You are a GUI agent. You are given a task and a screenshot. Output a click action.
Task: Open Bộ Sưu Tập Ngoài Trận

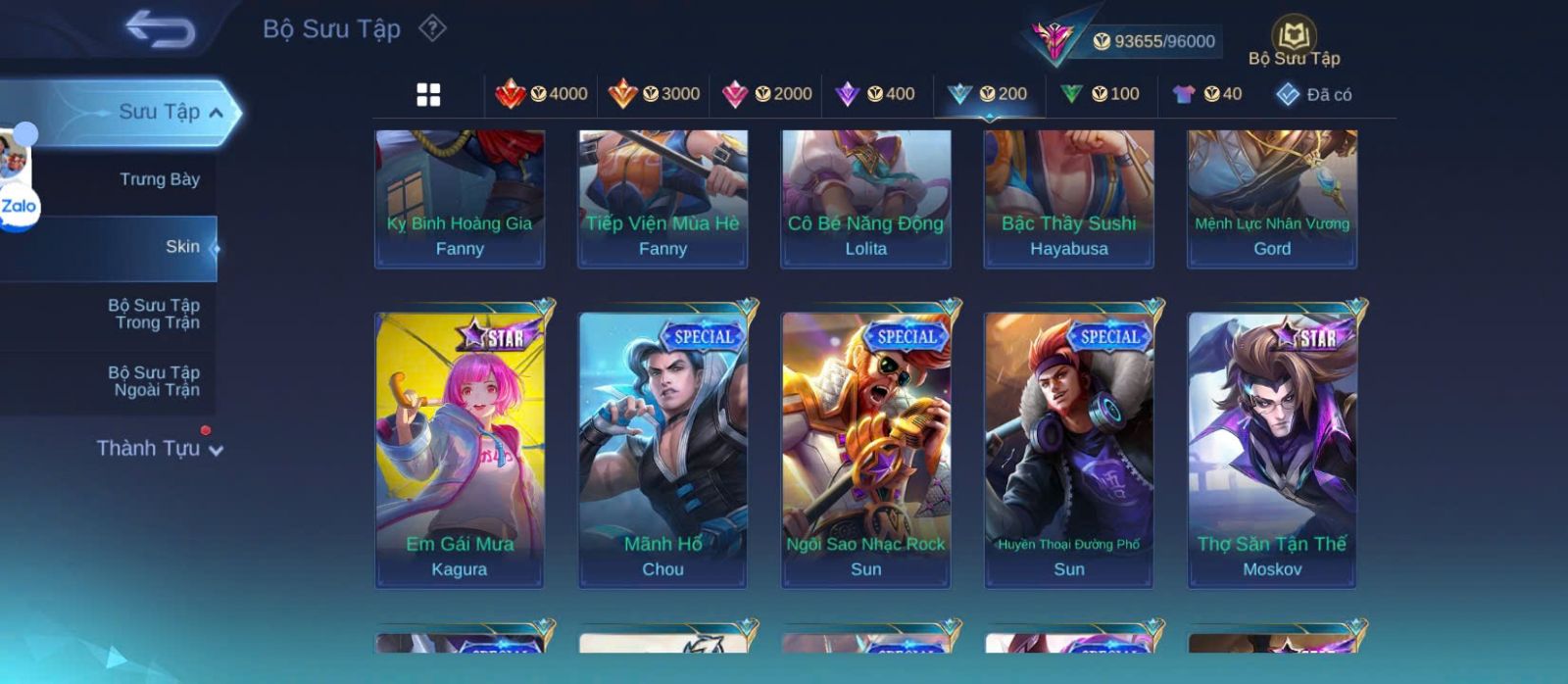154,381
